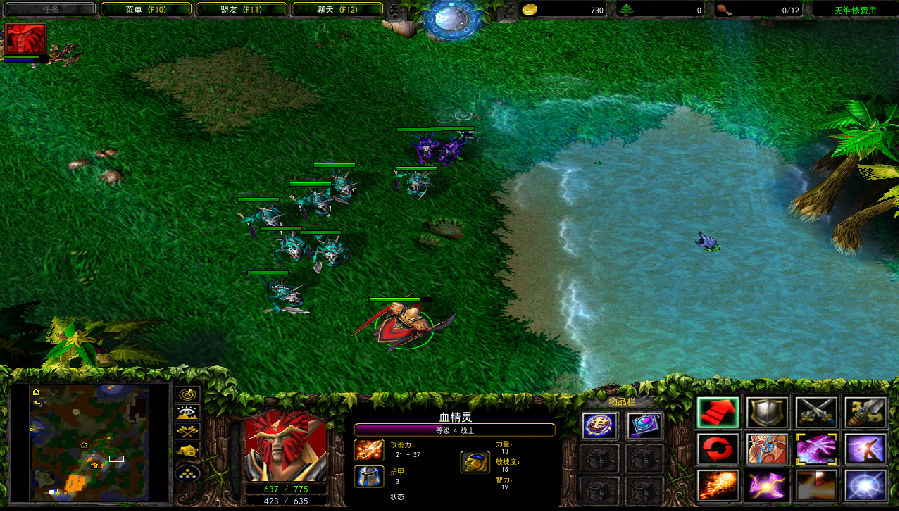
Task: Select the gold round medallion inventory item
Action: 598,425
